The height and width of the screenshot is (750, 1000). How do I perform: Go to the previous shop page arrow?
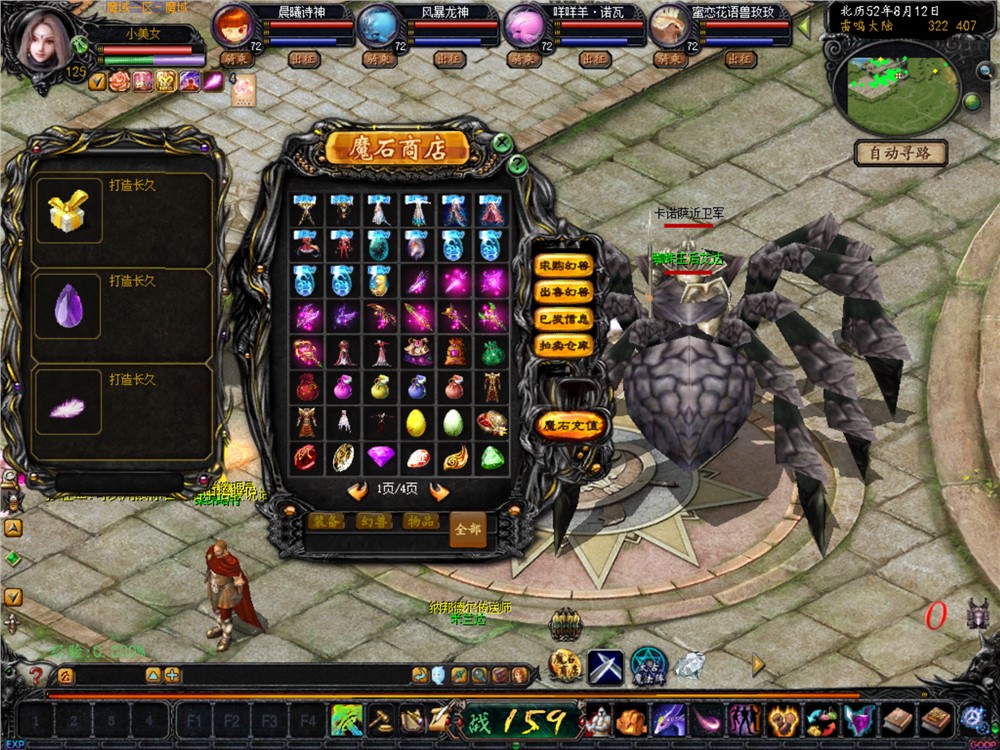point(357,490)
